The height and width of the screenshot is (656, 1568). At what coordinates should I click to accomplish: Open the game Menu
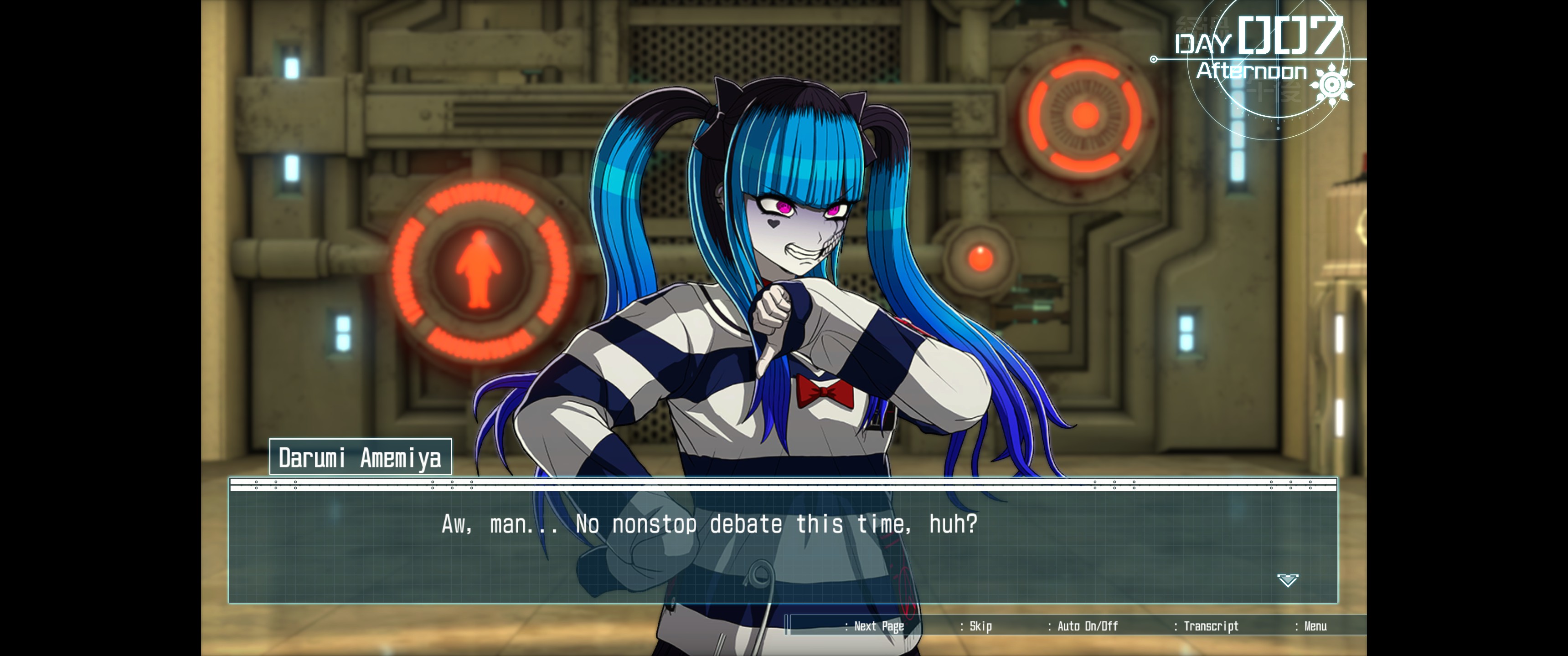tap(1314, 626)
